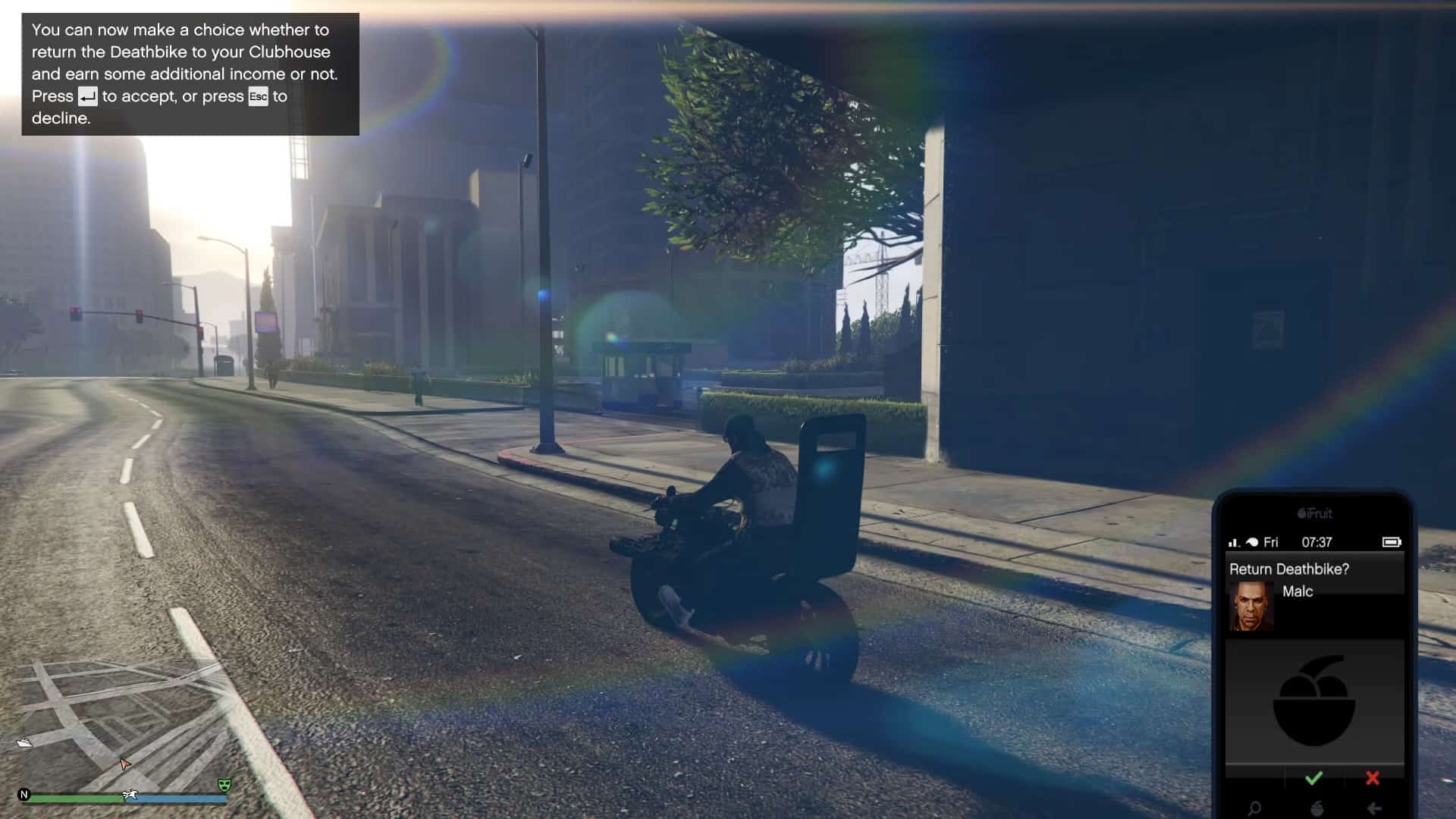1456x819 pixels.
Task: Click Fri on the phone status bar
Action: 1269,542
